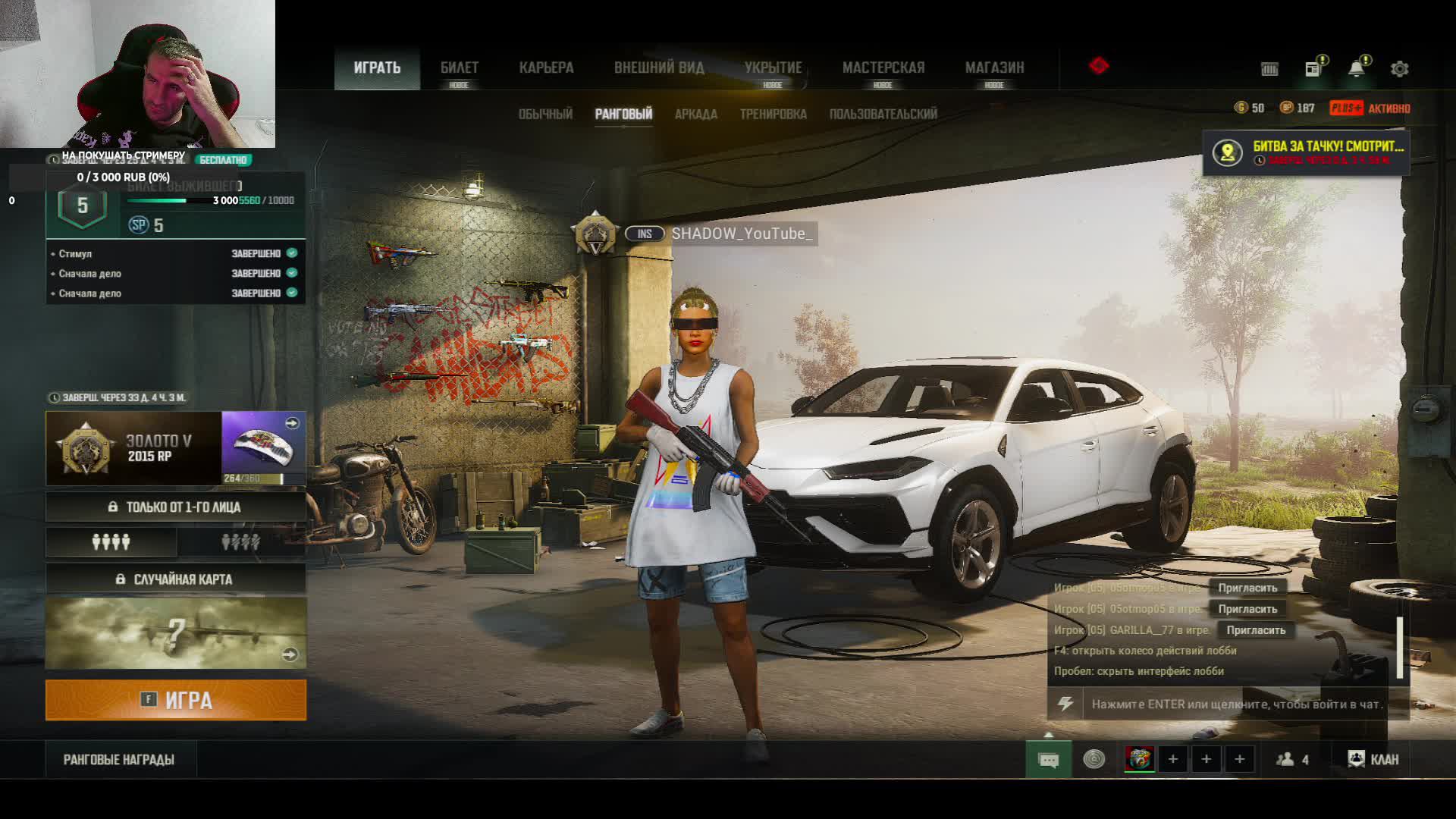Open the settings gear icon
1456x819 pixels.
click(x=1399, y=69)
